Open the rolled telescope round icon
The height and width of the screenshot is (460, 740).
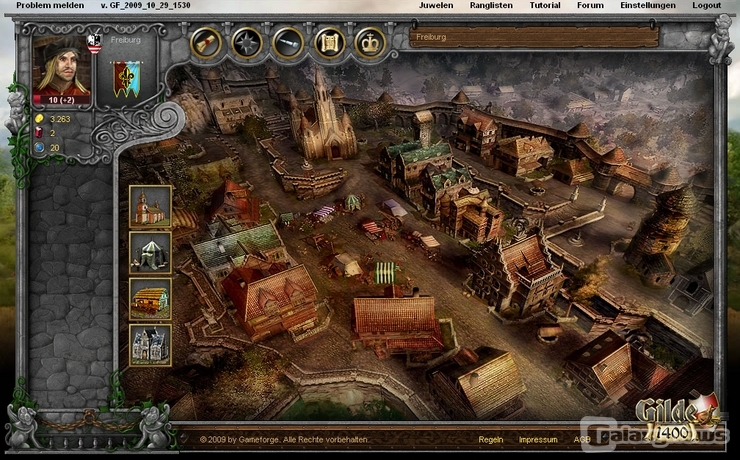click(x=288, y=43)
